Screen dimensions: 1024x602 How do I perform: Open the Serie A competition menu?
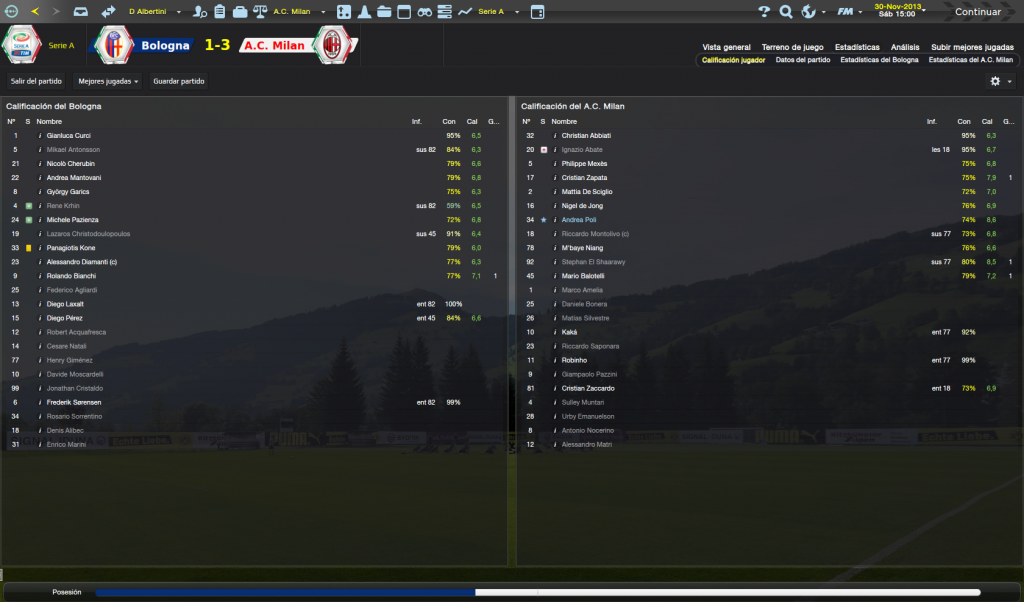coord(495,12)
